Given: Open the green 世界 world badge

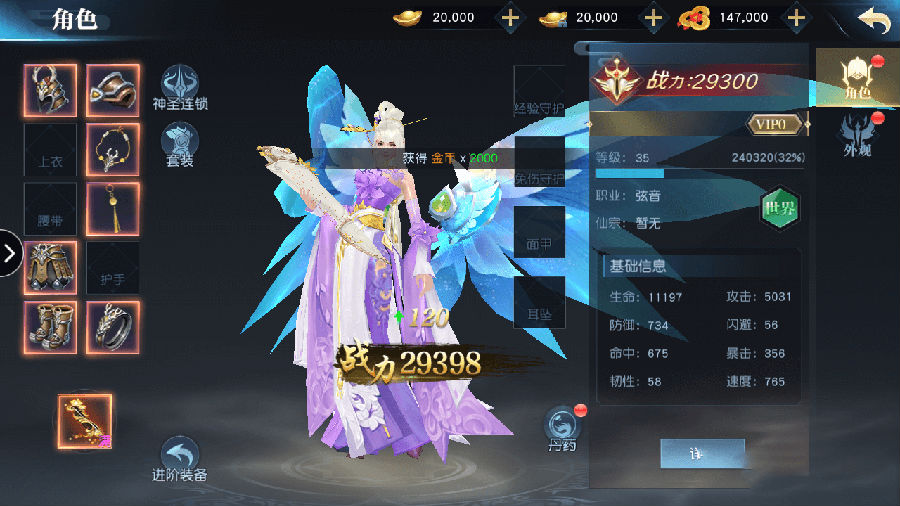Looking at the screenshot, I should coord(781,209).
